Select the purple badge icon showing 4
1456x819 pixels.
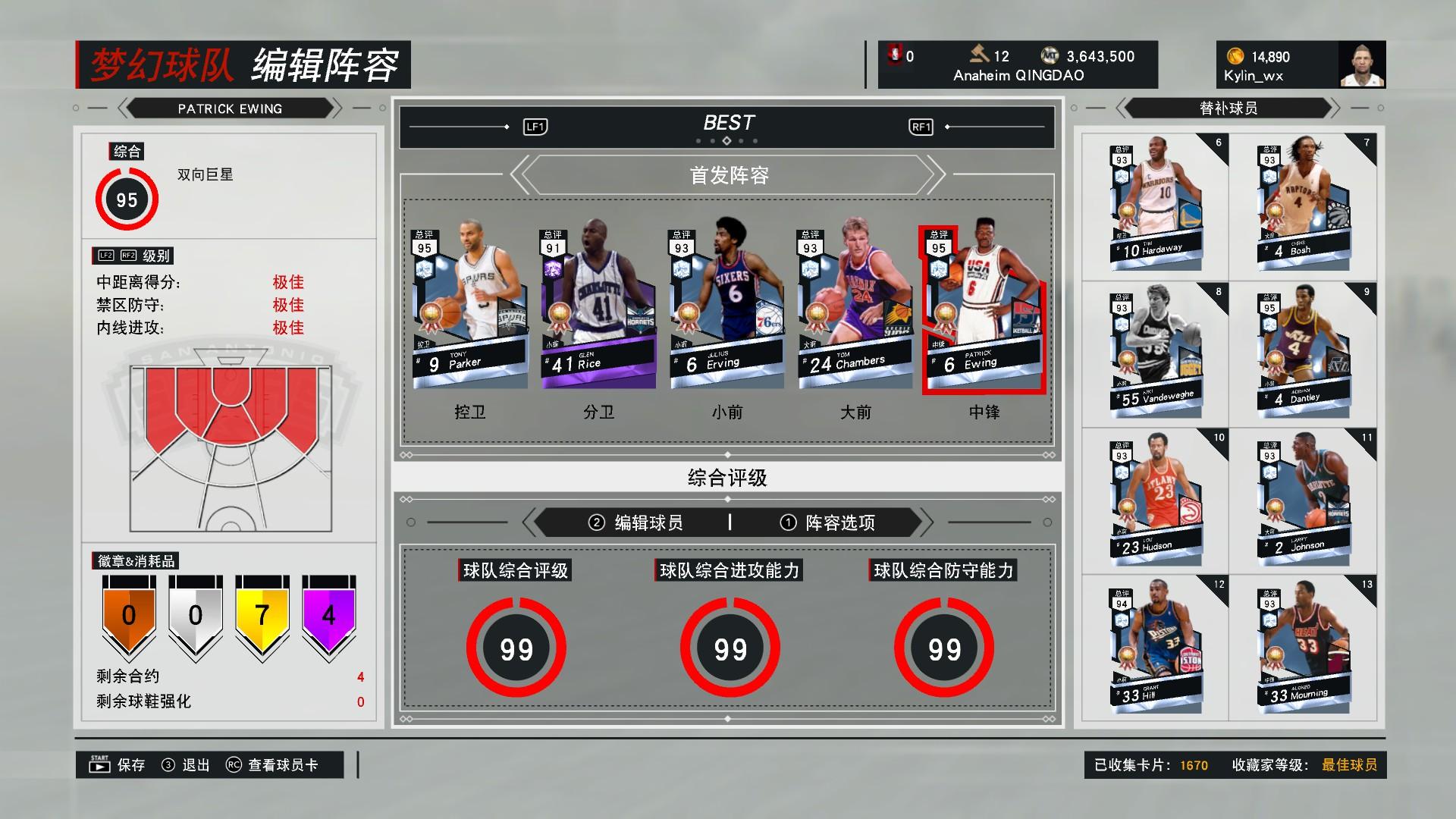tap(329, 616)
